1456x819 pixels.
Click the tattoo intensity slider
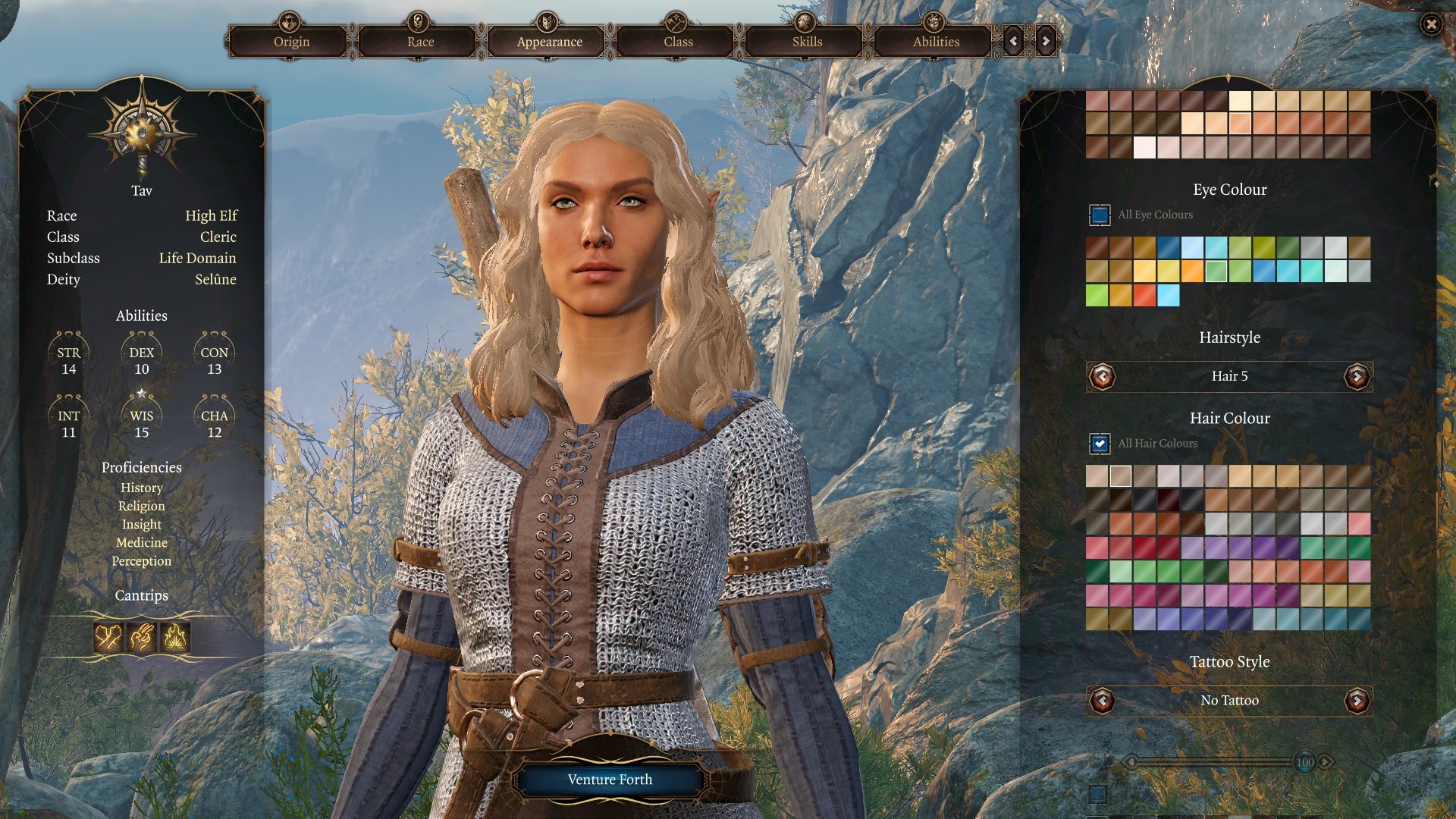tap(1213, 762)
